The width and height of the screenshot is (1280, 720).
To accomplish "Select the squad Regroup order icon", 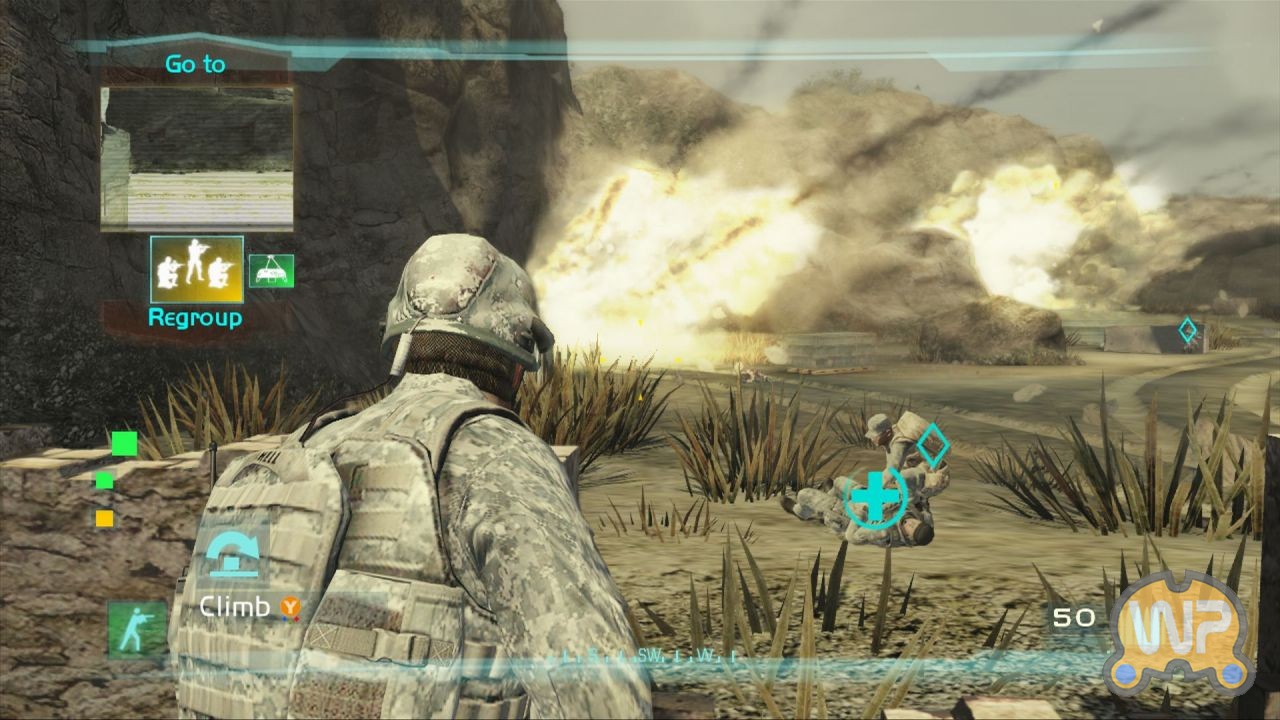I will click(197, 270).
